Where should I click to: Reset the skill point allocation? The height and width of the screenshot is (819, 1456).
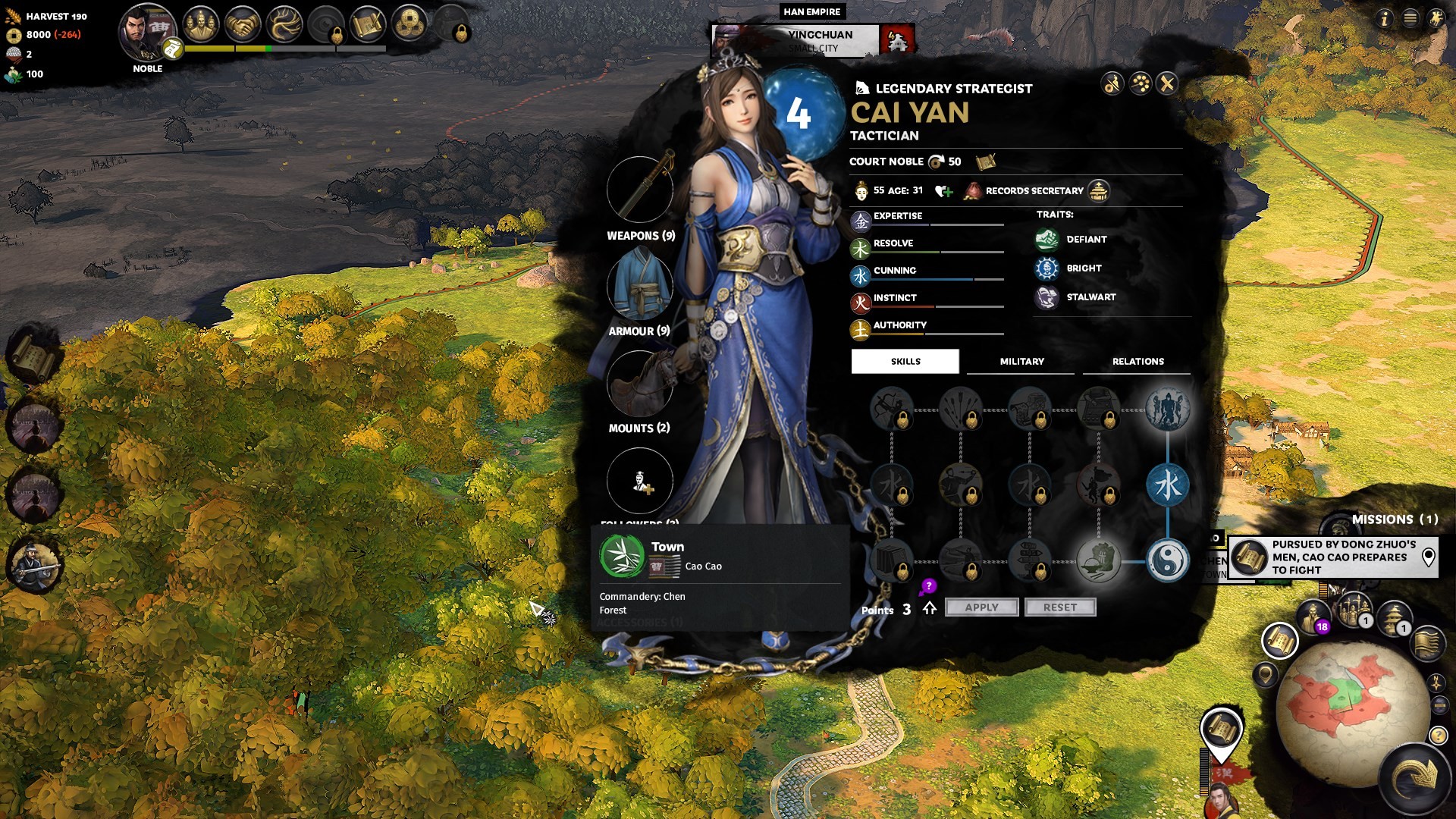pyautogui.click(x=1059, y=607)
